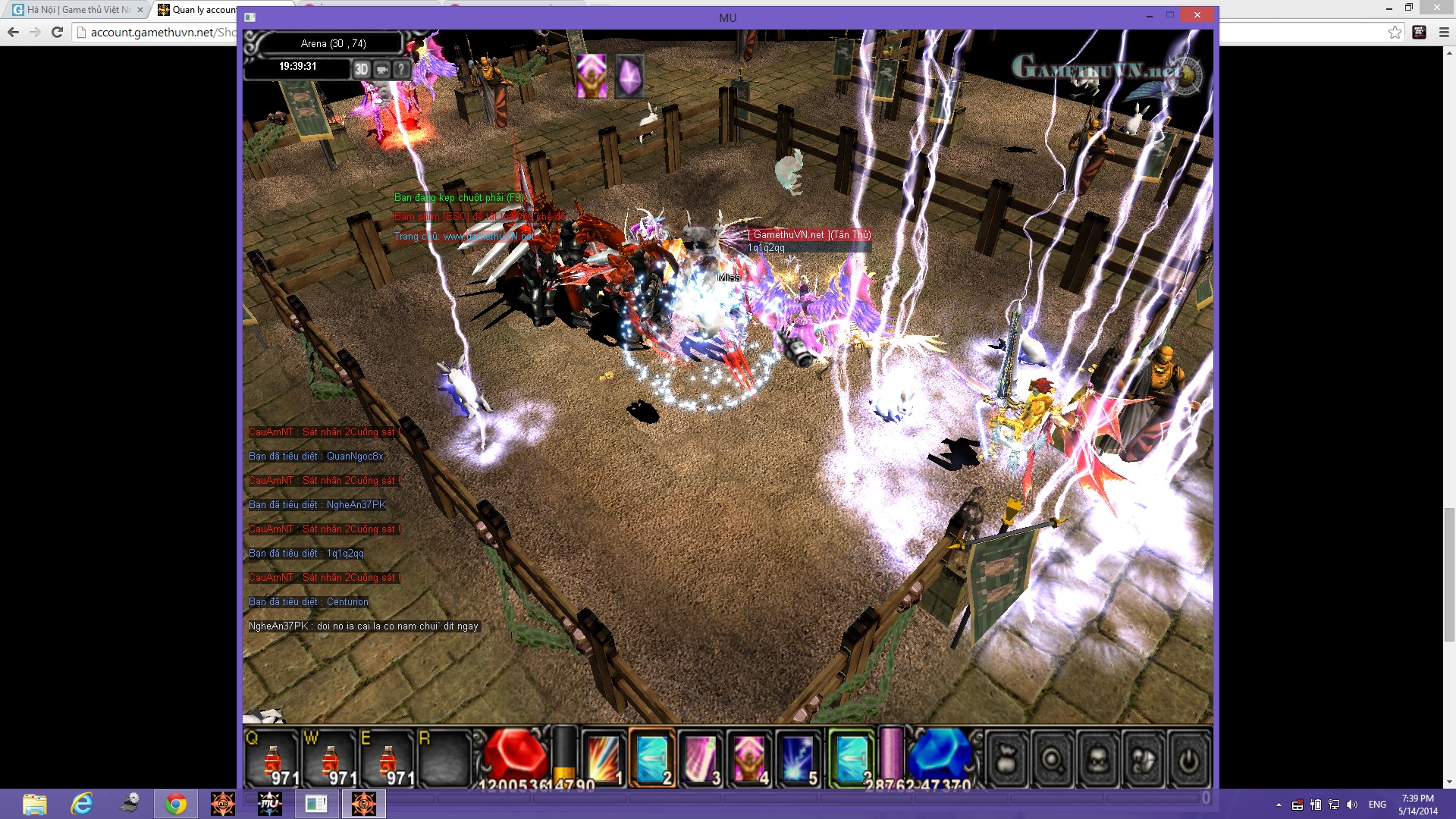Viewport: 1456px width, 819px height.
Task: Use the potion in the W slot
Action: (330, 759)
